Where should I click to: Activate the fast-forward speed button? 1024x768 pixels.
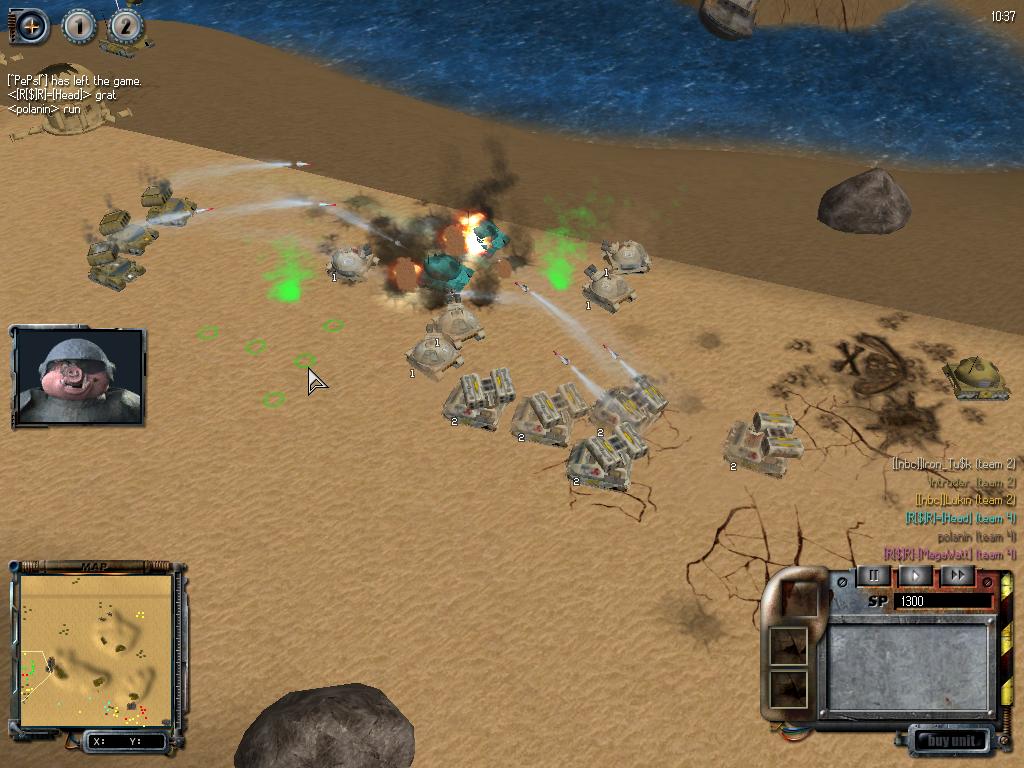click(x=957, y=576)
